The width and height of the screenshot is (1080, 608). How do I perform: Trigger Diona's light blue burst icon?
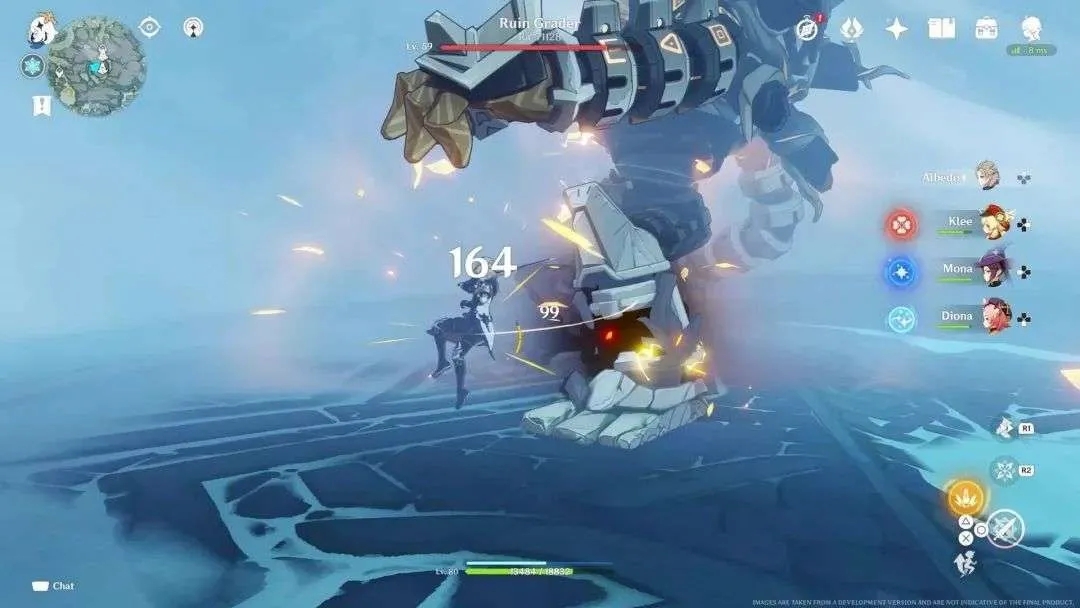(x=901, y=319)
